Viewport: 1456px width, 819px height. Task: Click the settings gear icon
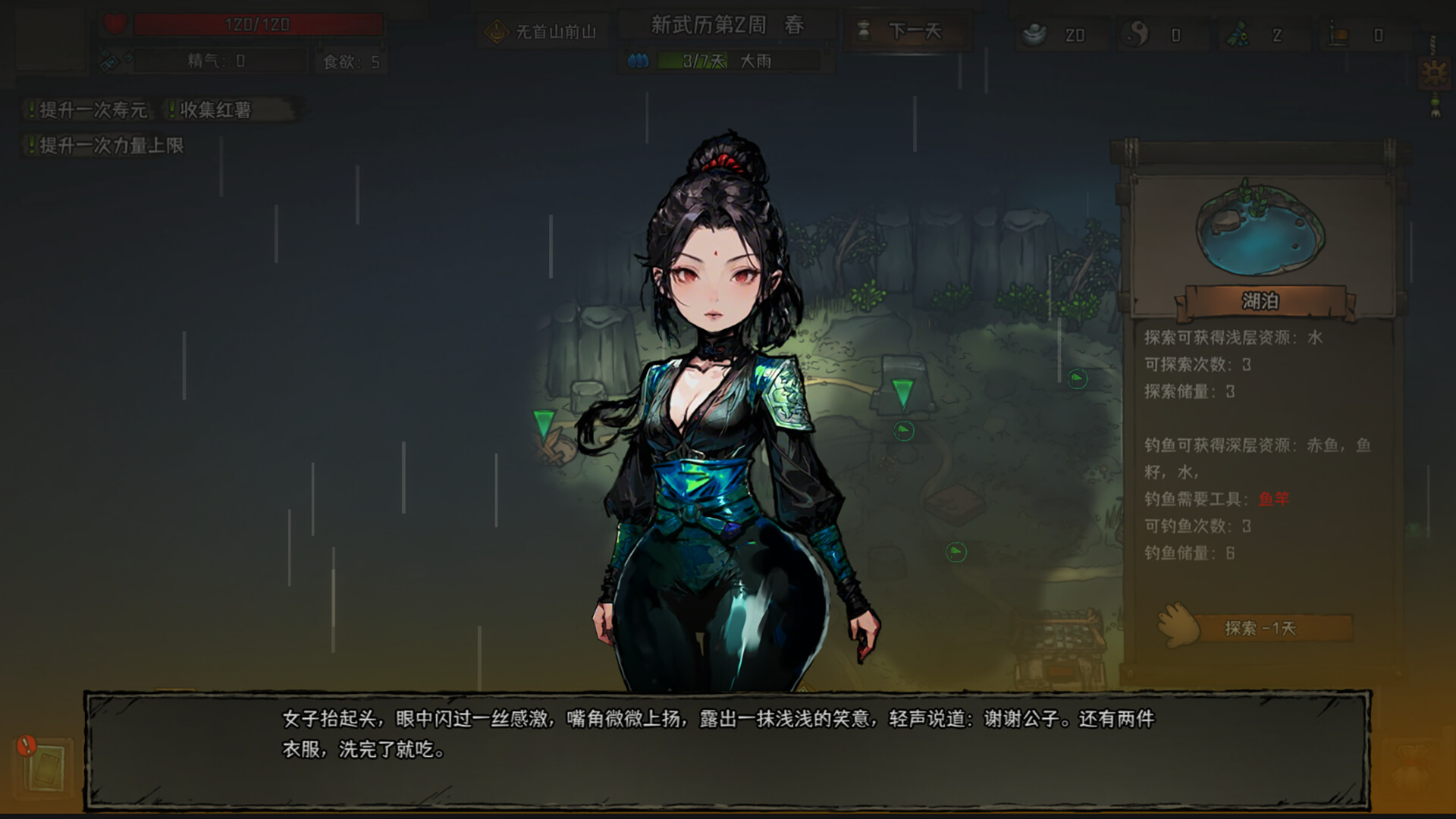1436,72
